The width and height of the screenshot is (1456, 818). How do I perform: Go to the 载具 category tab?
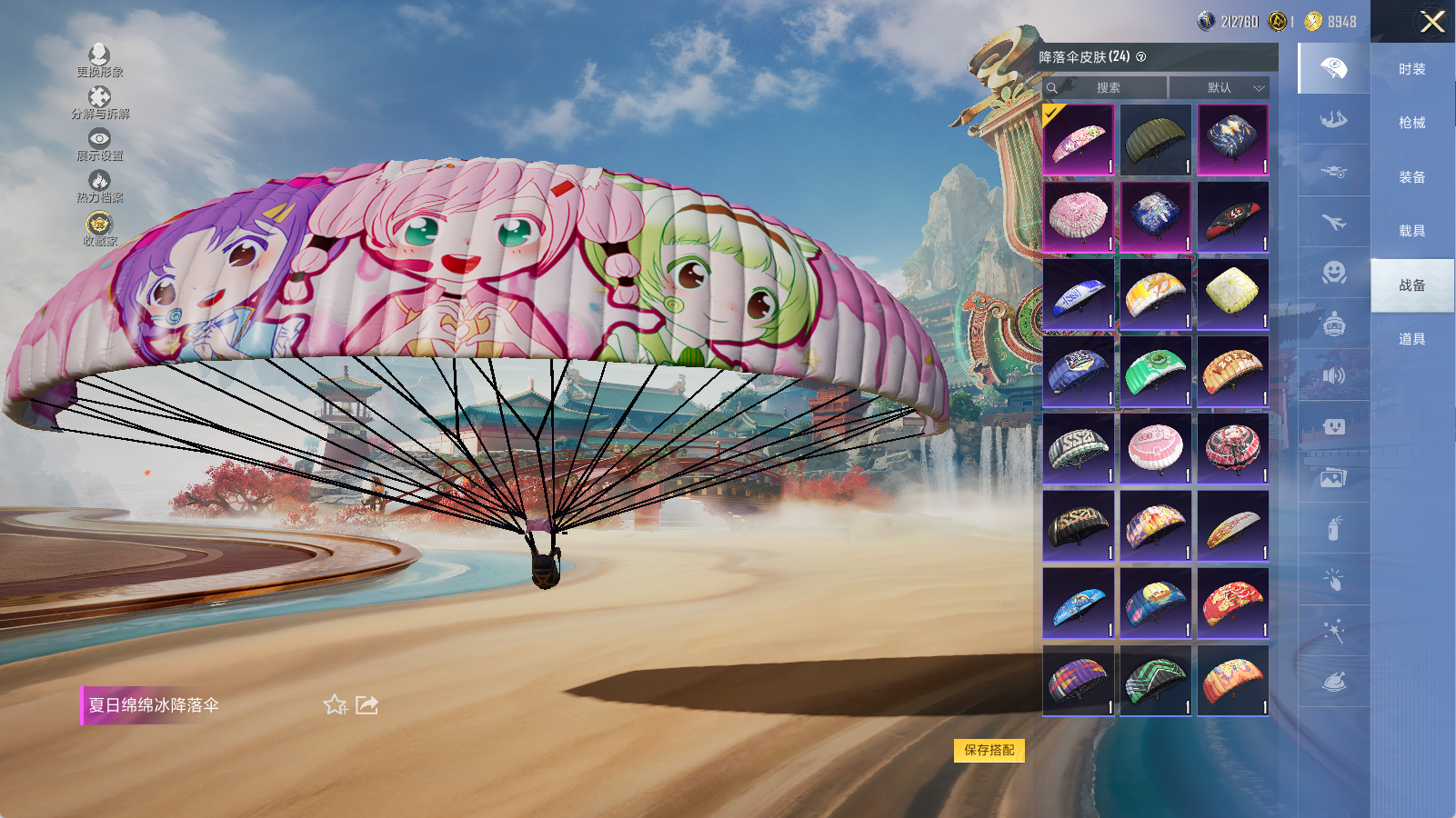click(x=1411, y=231)
